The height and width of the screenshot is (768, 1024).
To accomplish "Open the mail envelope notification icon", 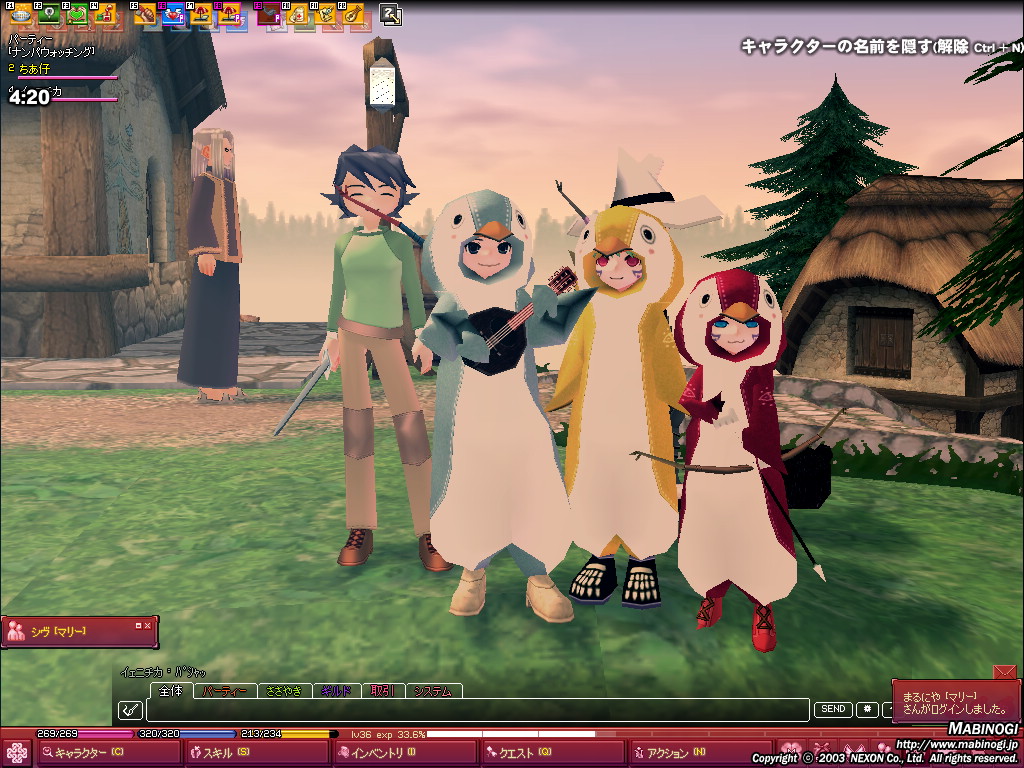I will click(1004, 673).
